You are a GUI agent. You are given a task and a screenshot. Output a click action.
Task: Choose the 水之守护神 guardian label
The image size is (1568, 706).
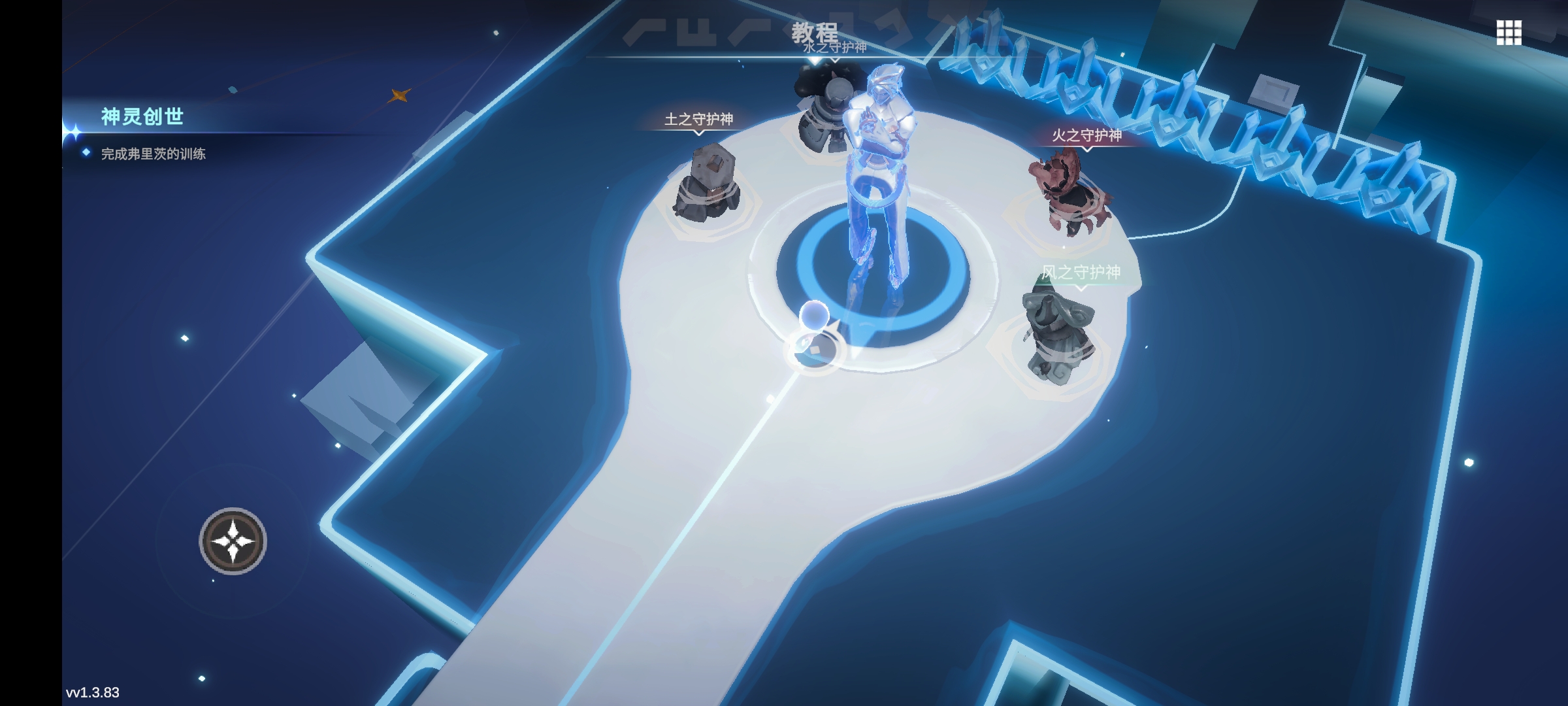point(834,48)
